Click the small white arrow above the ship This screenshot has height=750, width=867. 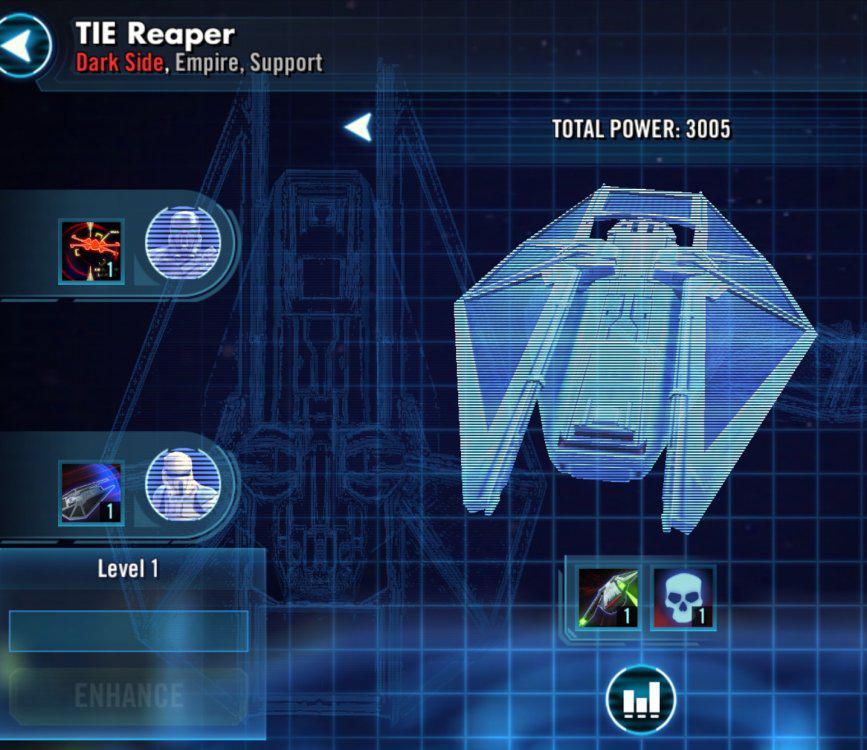(358, 127)
